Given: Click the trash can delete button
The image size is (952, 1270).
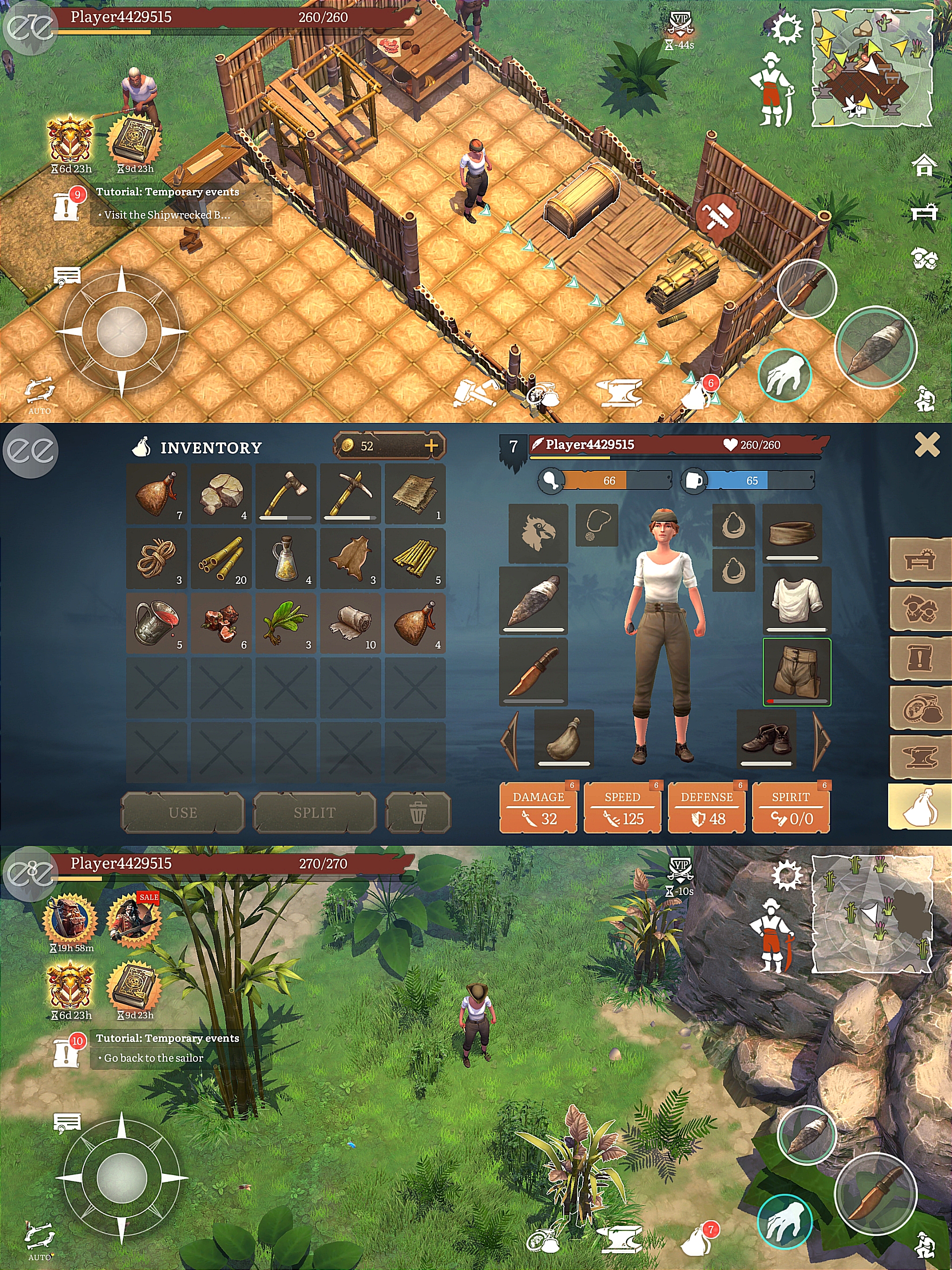Looking at the screenshot, I should (418, 812).
